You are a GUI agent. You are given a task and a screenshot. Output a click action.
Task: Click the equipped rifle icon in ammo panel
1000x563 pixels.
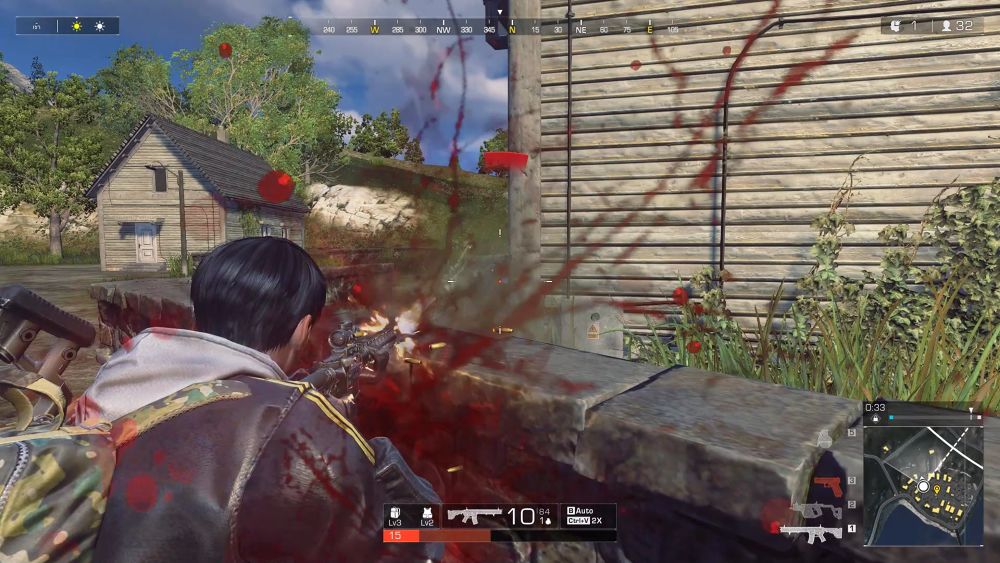(x=474, y=516)
